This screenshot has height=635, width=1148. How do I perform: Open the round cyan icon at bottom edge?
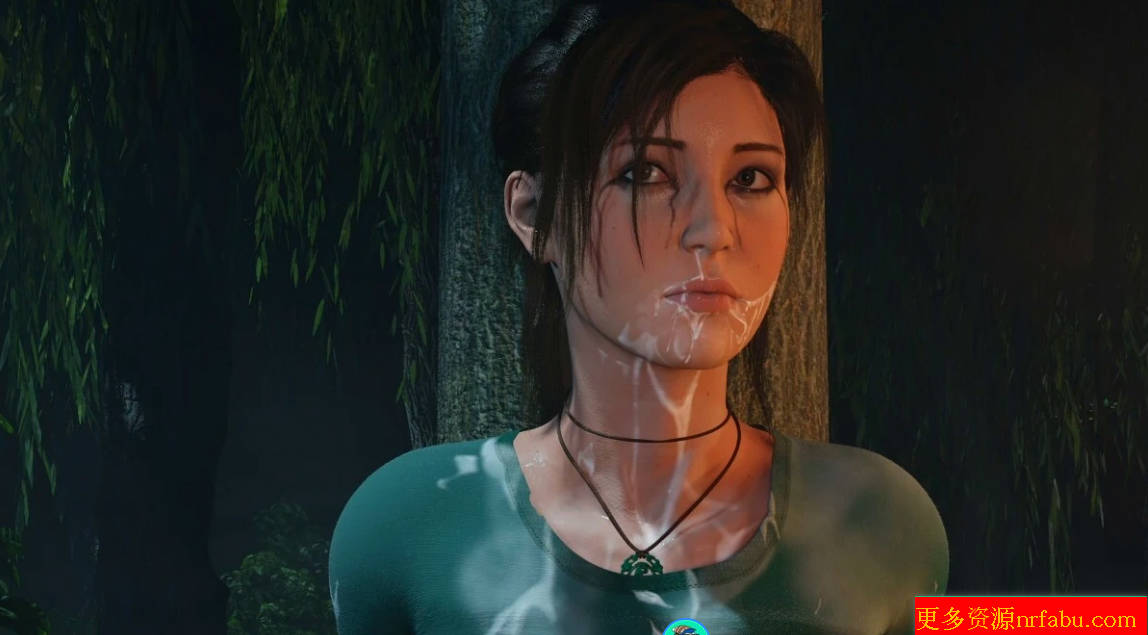[686, 629]
